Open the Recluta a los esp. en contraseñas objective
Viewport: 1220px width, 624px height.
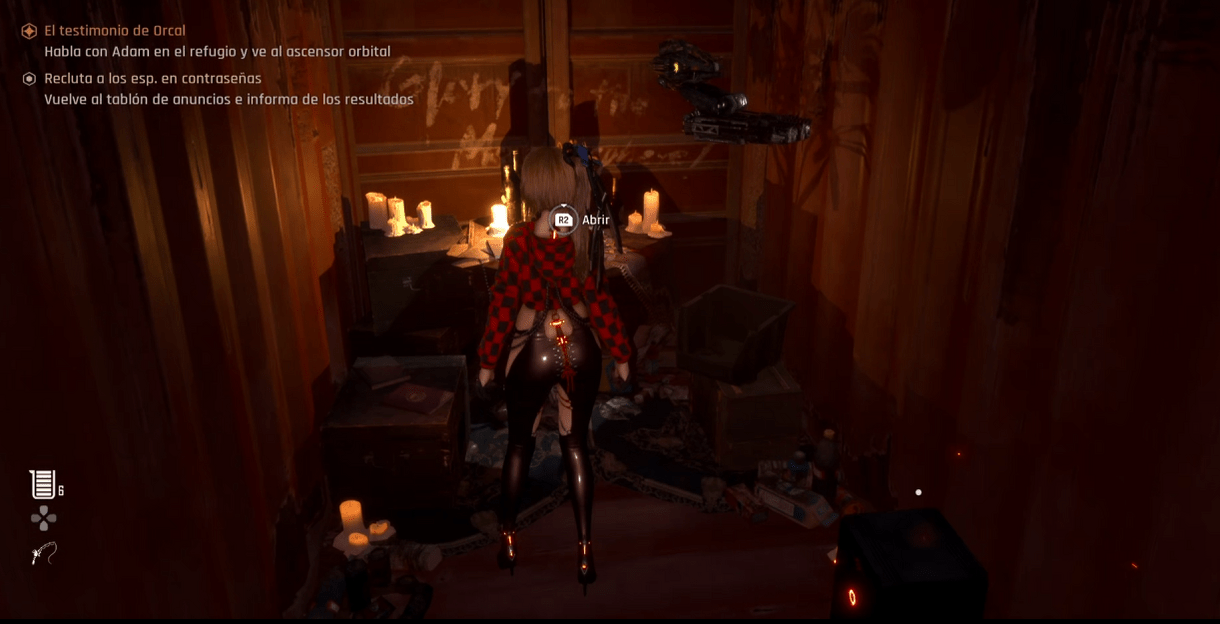point(152,78)
